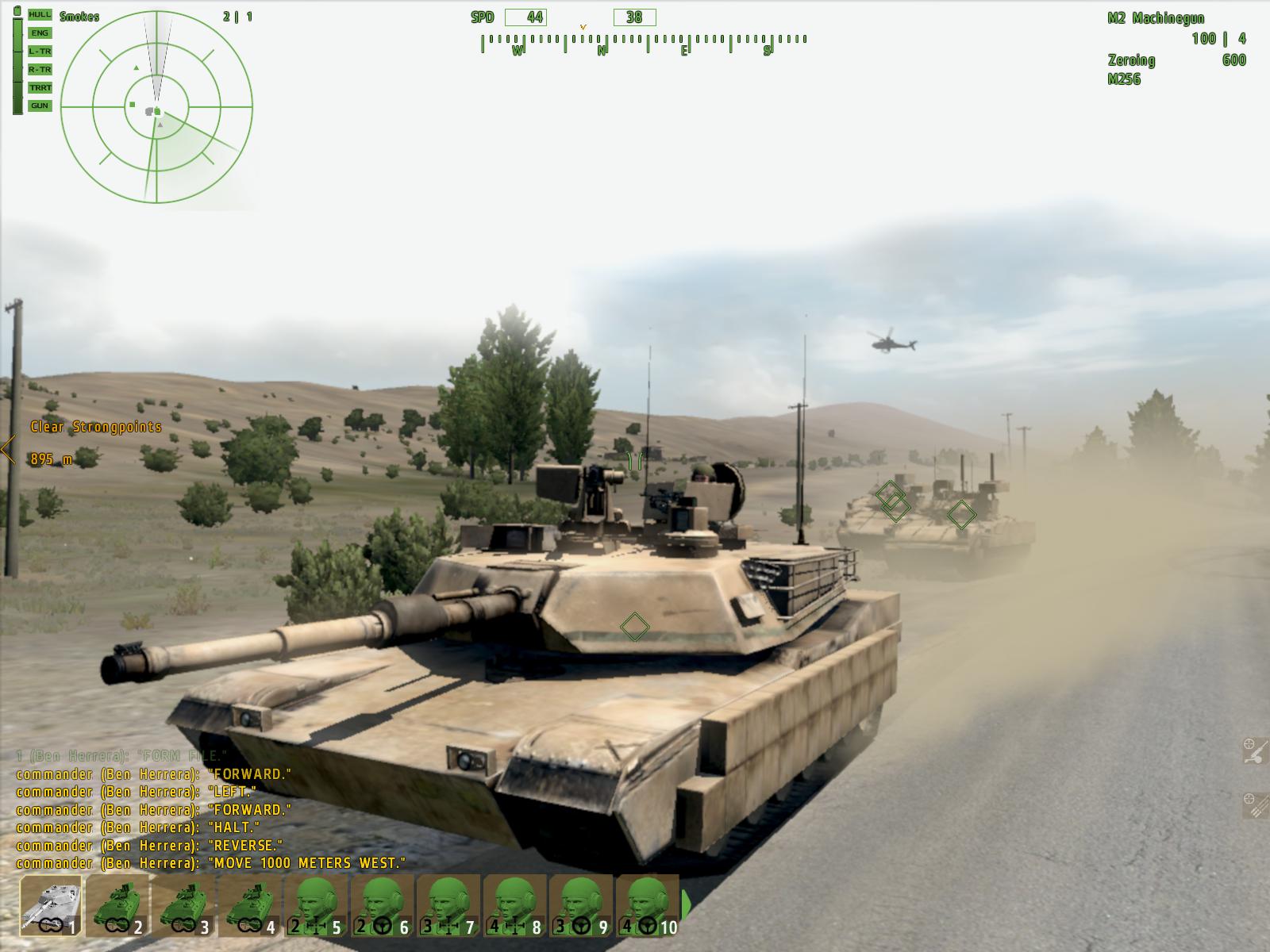The height and width of the screenshot is (952, 1270).
Task: Select crew member number 9
Action: point(582,904)
